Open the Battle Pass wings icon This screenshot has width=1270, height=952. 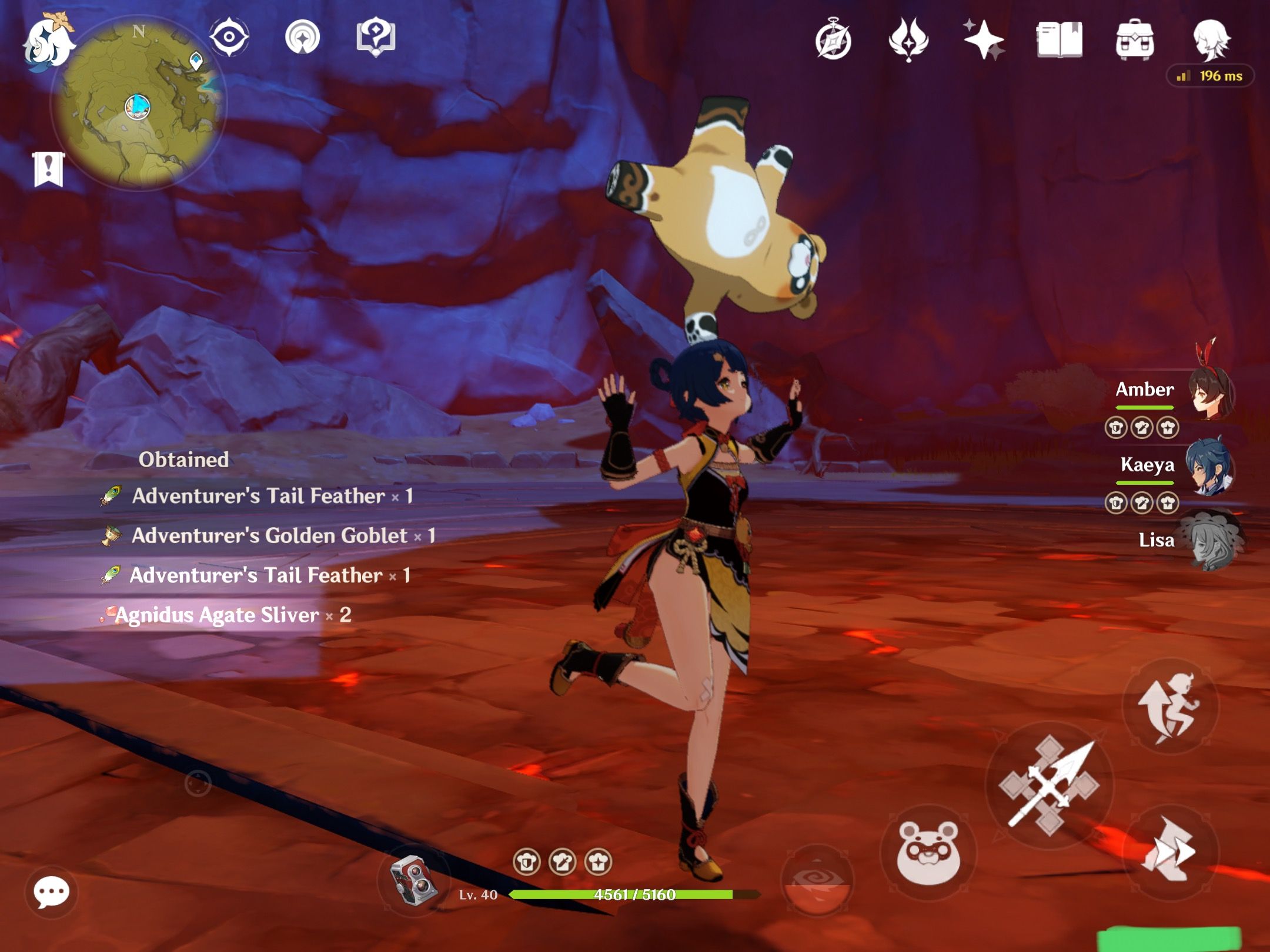[x=908, y=37]
